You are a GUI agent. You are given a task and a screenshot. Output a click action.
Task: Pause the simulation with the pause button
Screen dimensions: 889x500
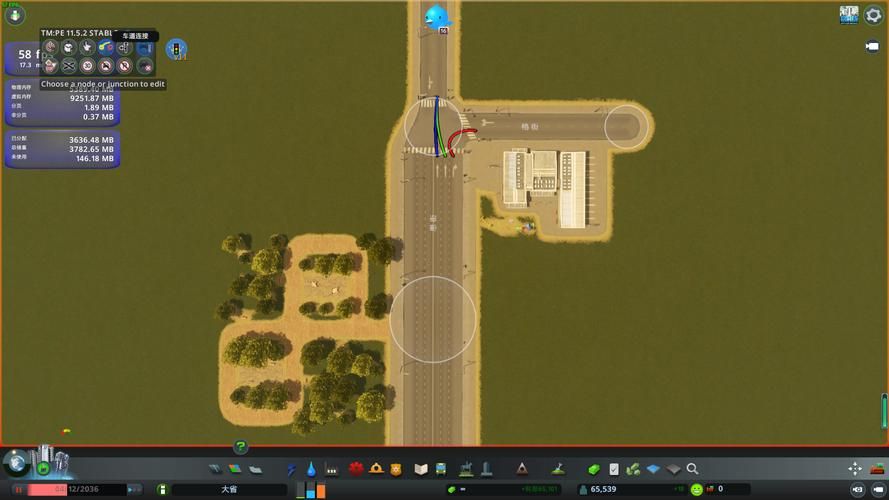[18, 489]
